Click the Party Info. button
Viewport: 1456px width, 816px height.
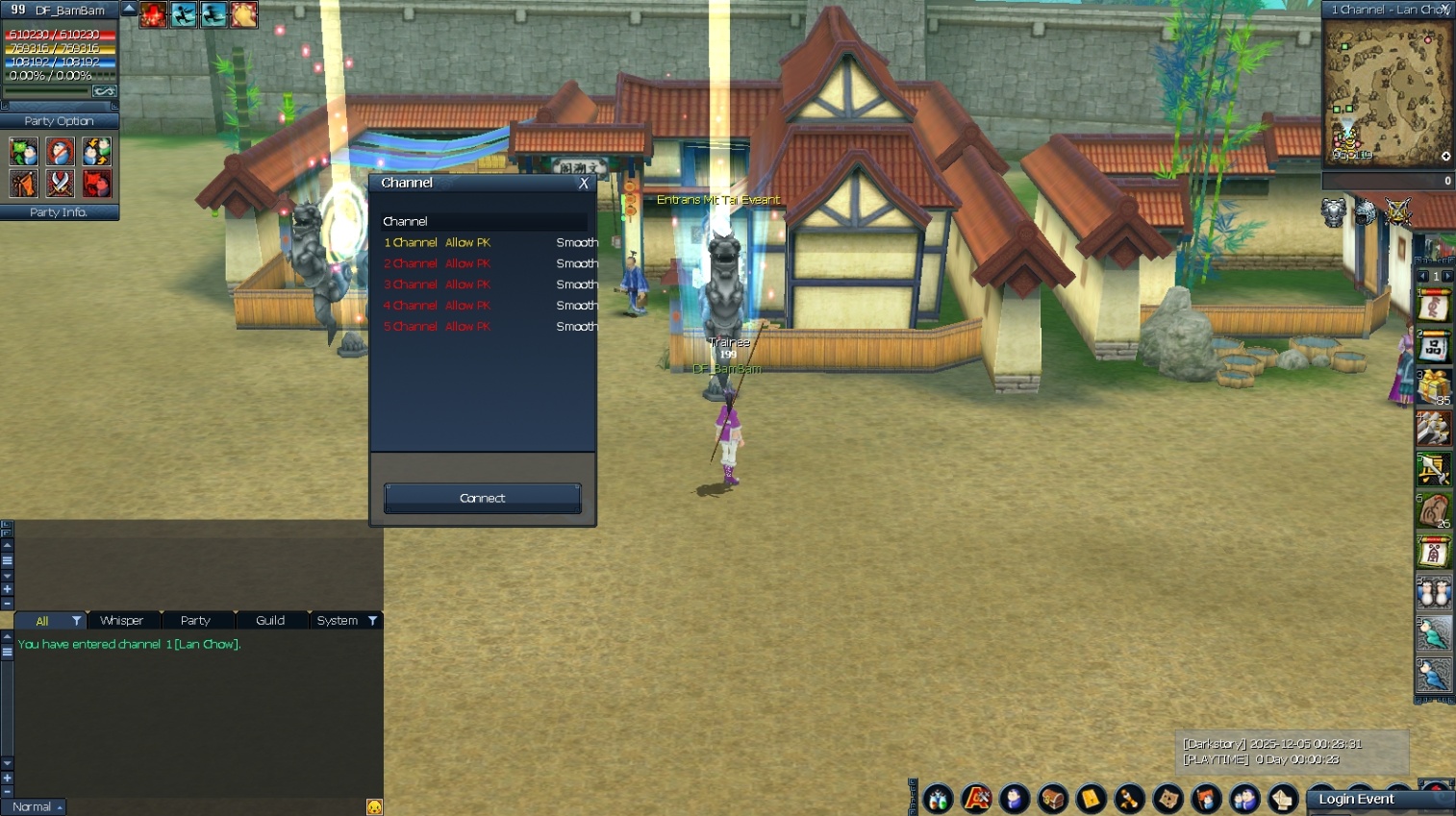click(59, 212)
